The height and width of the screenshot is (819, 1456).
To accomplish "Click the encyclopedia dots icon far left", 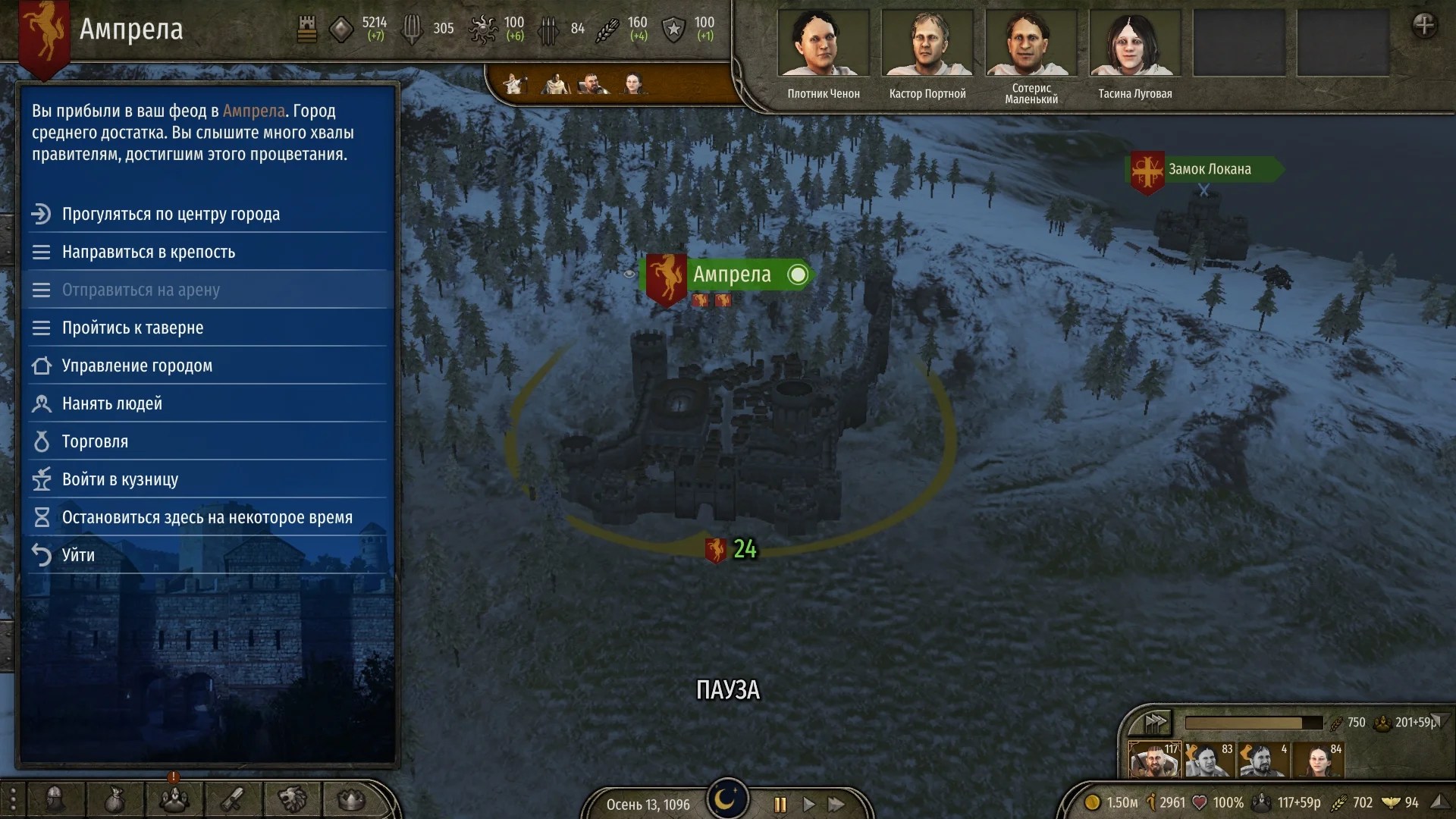I will 13,800.
